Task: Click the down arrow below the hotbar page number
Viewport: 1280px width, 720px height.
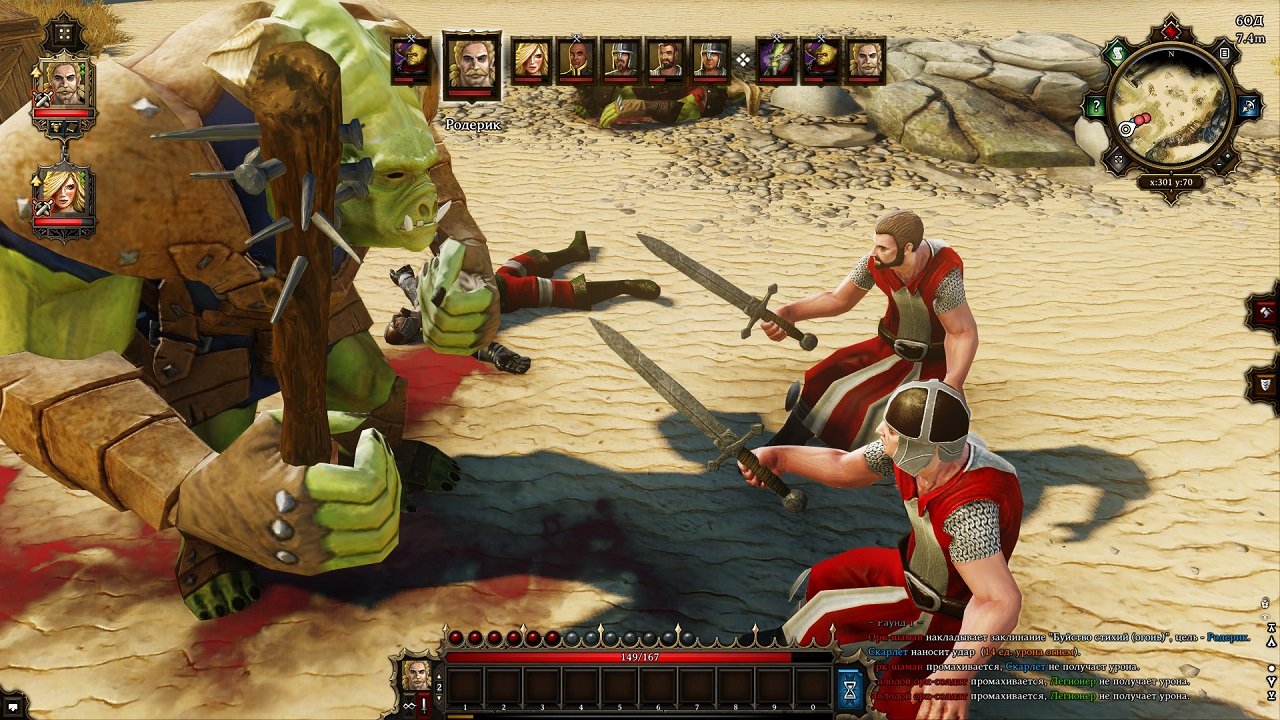Action: coord(439,697)
